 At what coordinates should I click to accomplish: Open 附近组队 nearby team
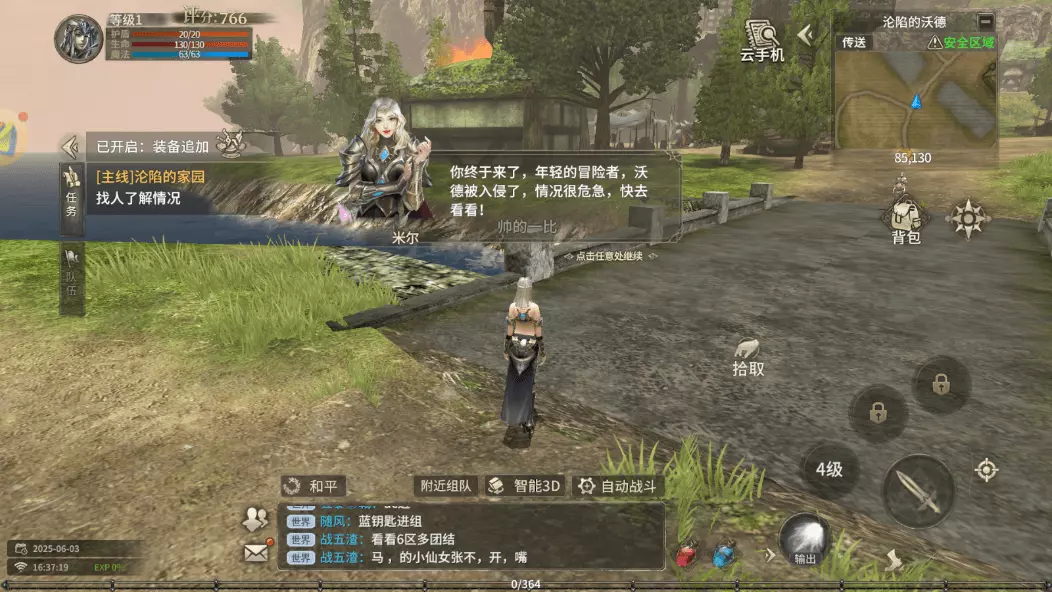[x=445, y=486]
